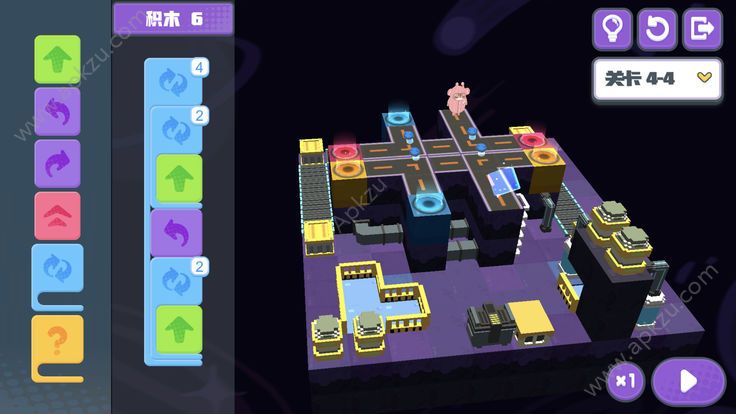Open the level 4-4 dropdown
The image size is (736, 414).
coord(657,80)
